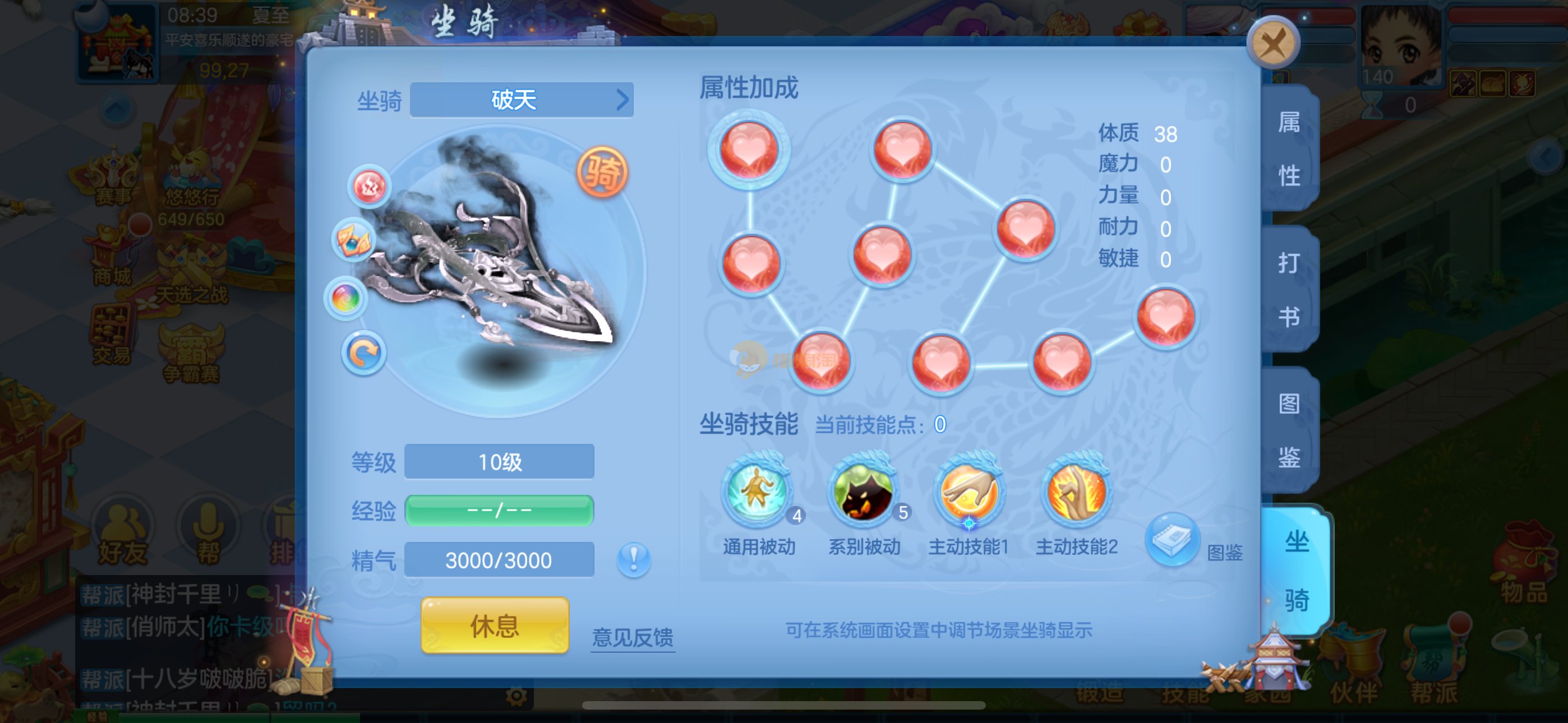This screenshot has height=723, width=1568.
Task: Open the 意见反馈 feedback link
Action: [633, 637]
